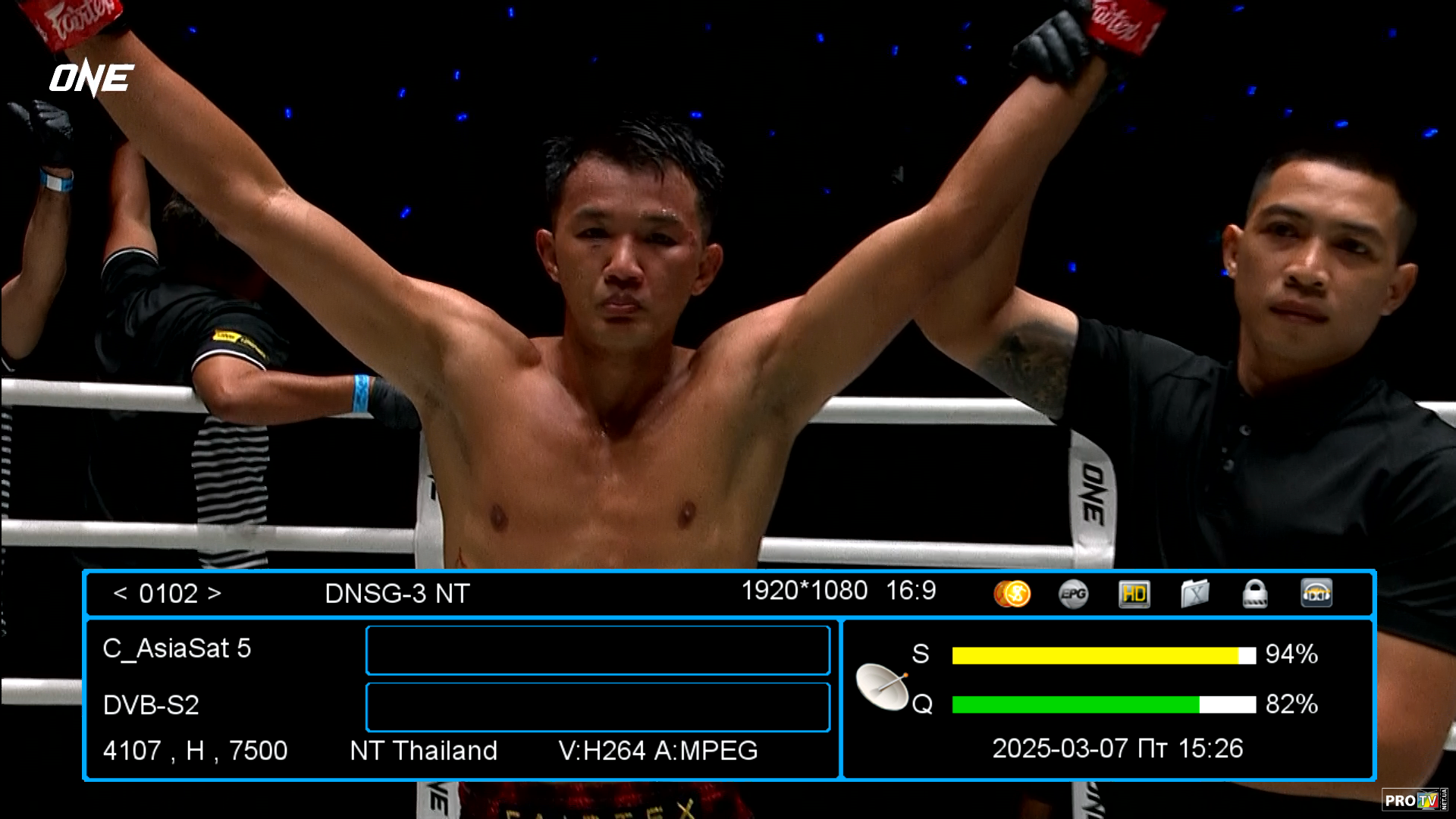Click the right arrow beside channel 0102
Viewport: 1456px width, 819px height.
tap(215, 593)
